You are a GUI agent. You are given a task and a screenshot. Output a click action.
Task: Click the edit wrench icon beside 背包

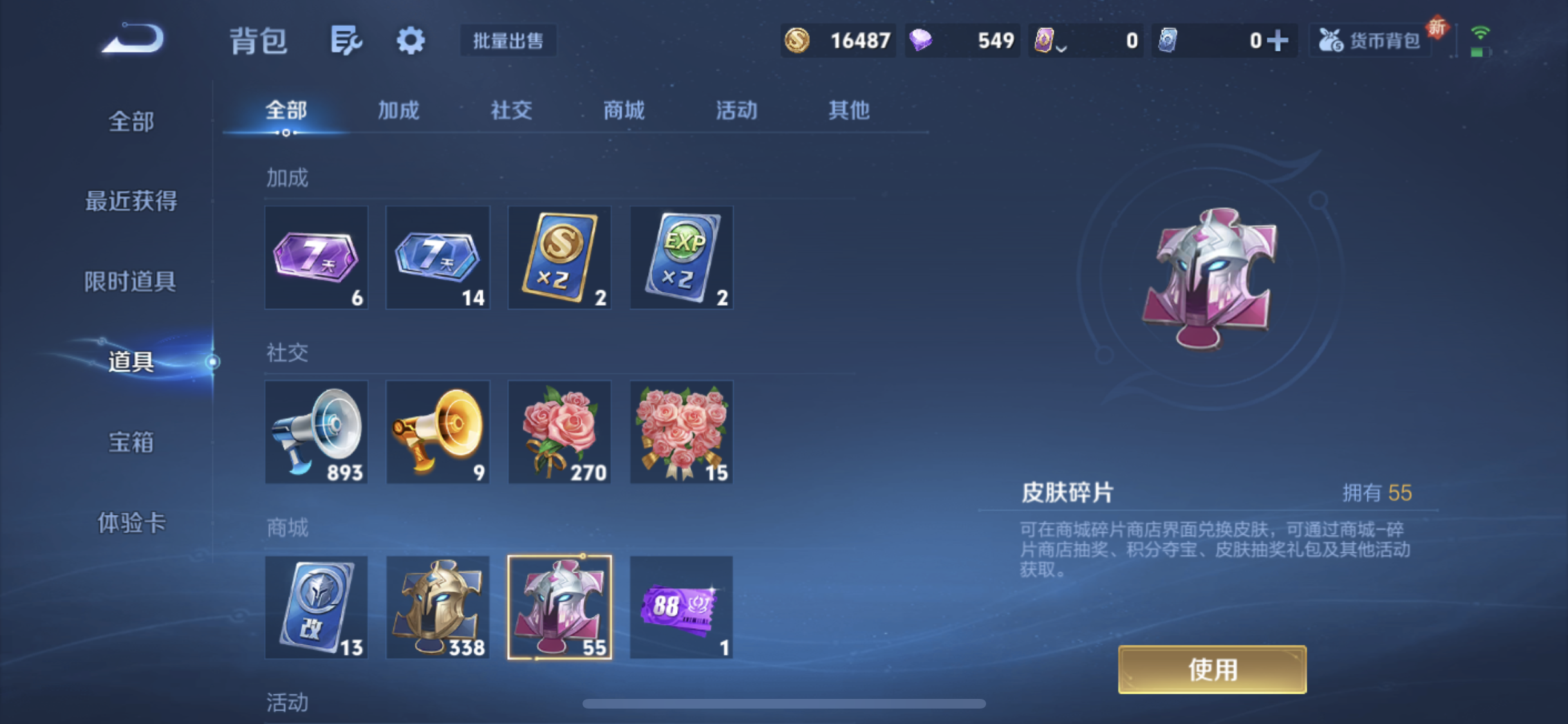[346, 40]
